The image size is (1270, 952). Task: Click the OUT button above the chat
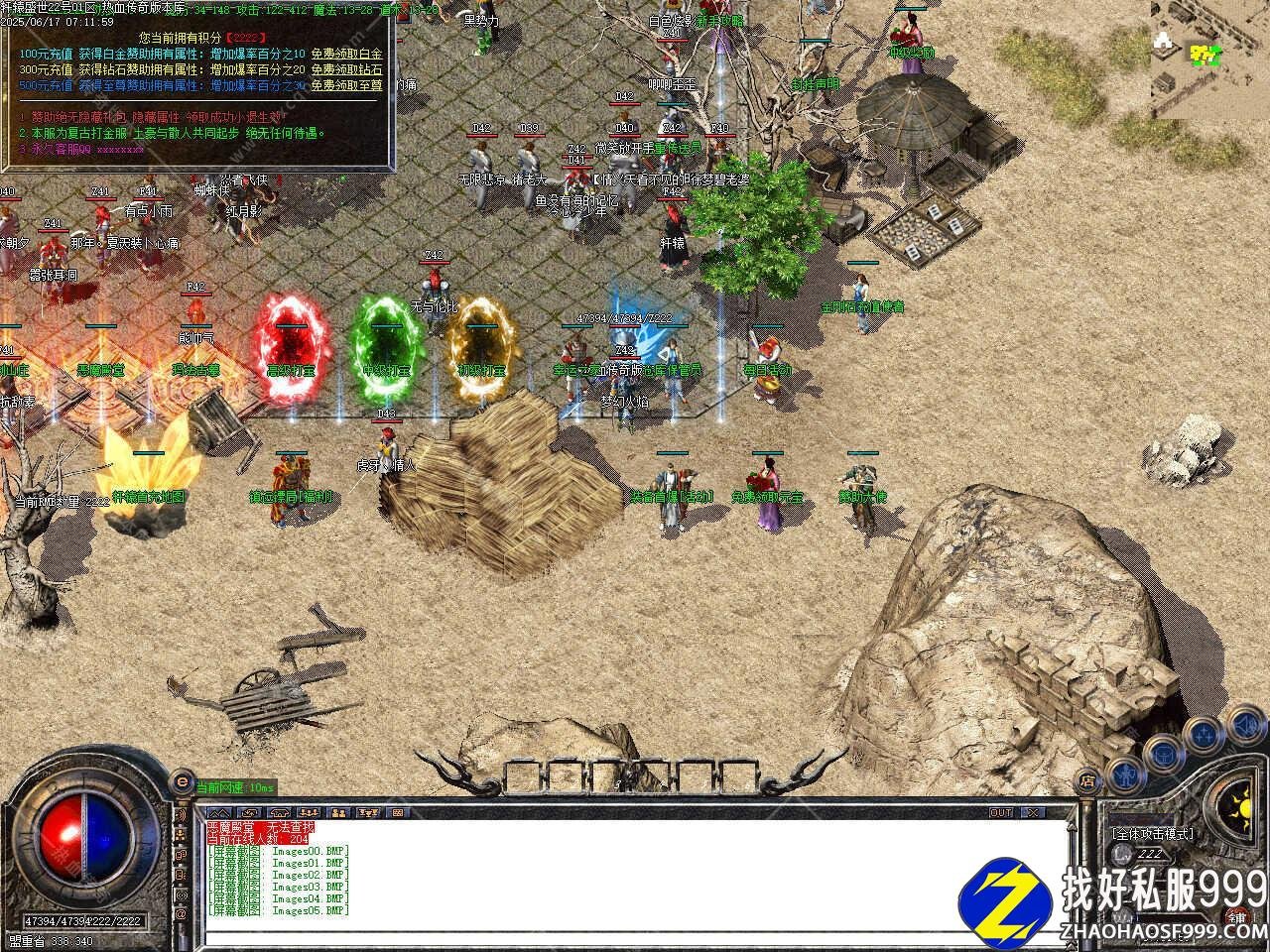click(x=1001, y=812)
